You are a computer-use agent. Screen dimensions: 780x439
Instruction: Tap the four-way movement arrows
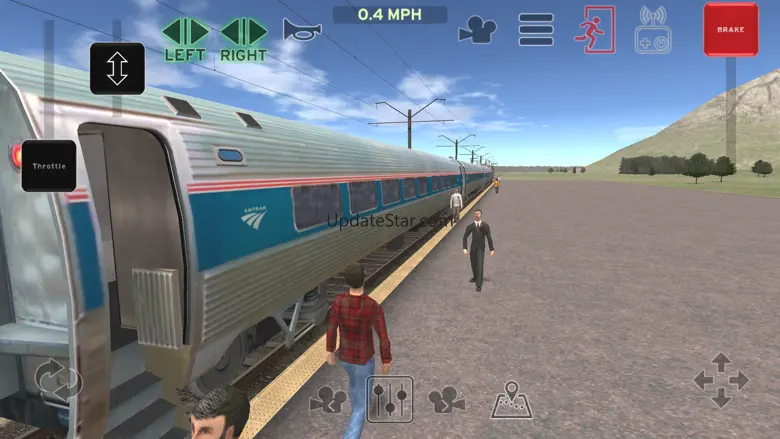[x=720, y=380]
